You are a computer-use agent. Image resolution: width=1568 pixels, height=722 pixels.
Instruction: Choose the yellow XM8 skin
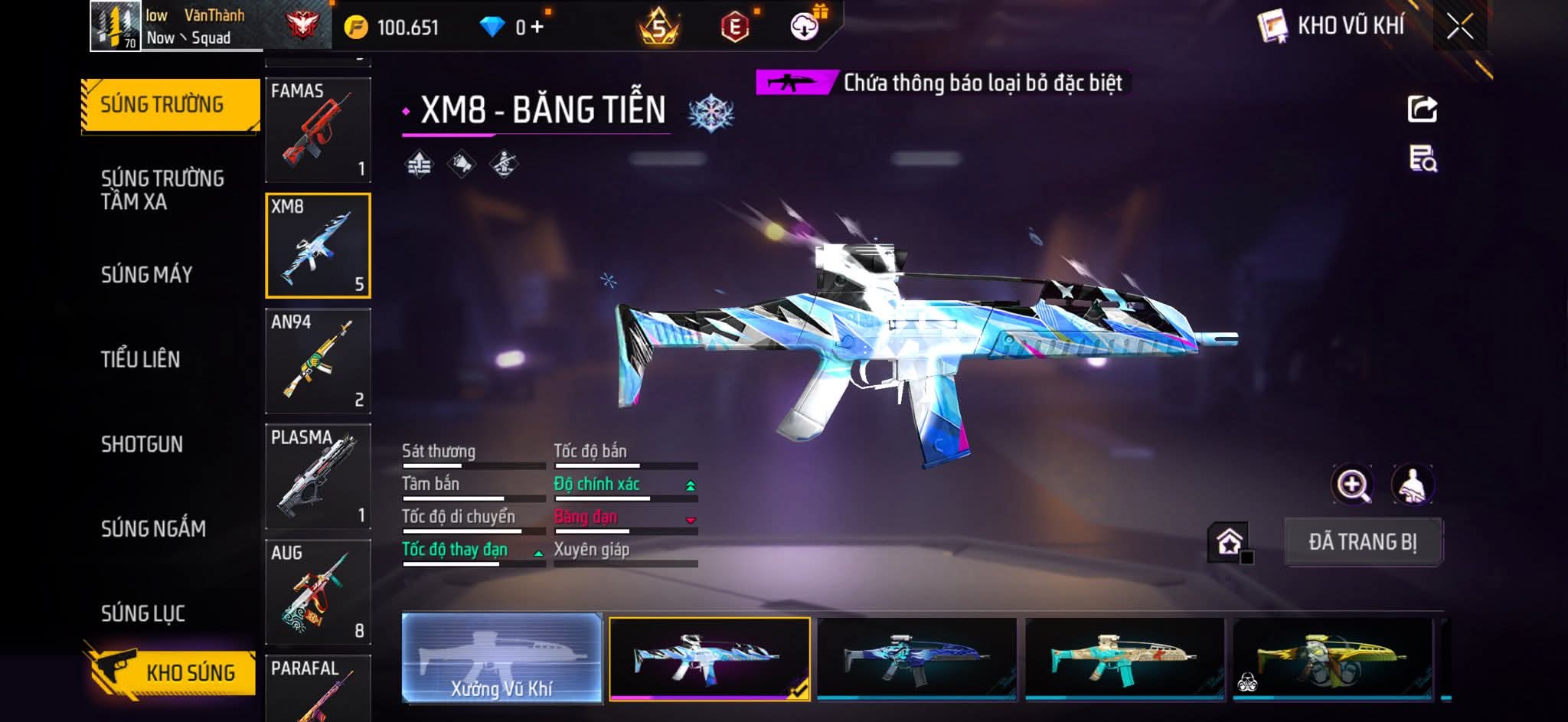pos(1332,658)
